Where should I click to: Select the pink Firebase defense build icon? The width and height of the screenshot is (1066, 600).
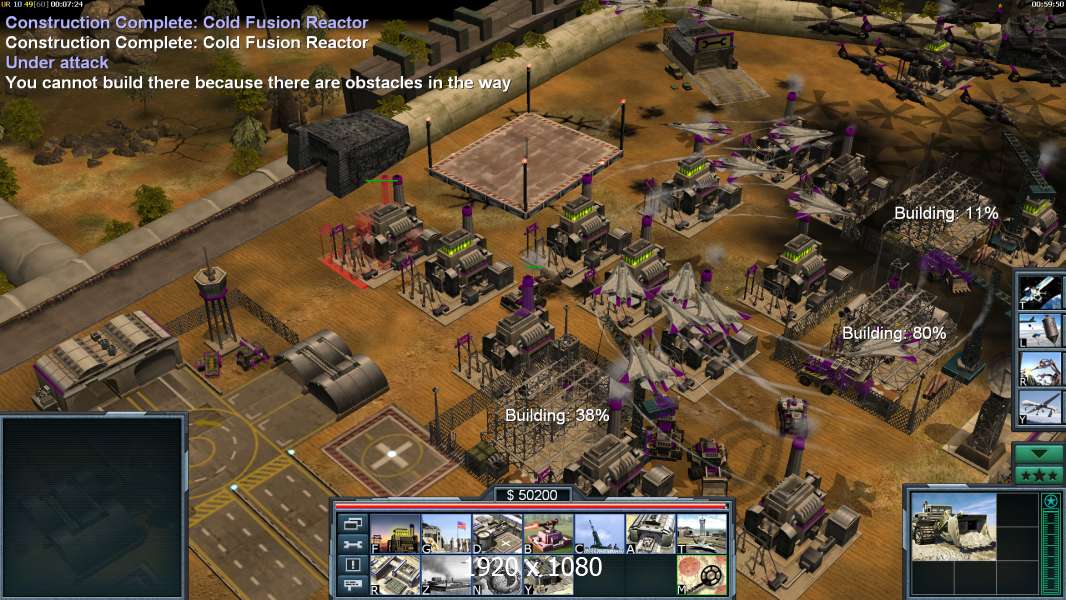click(x=548, y=533)
